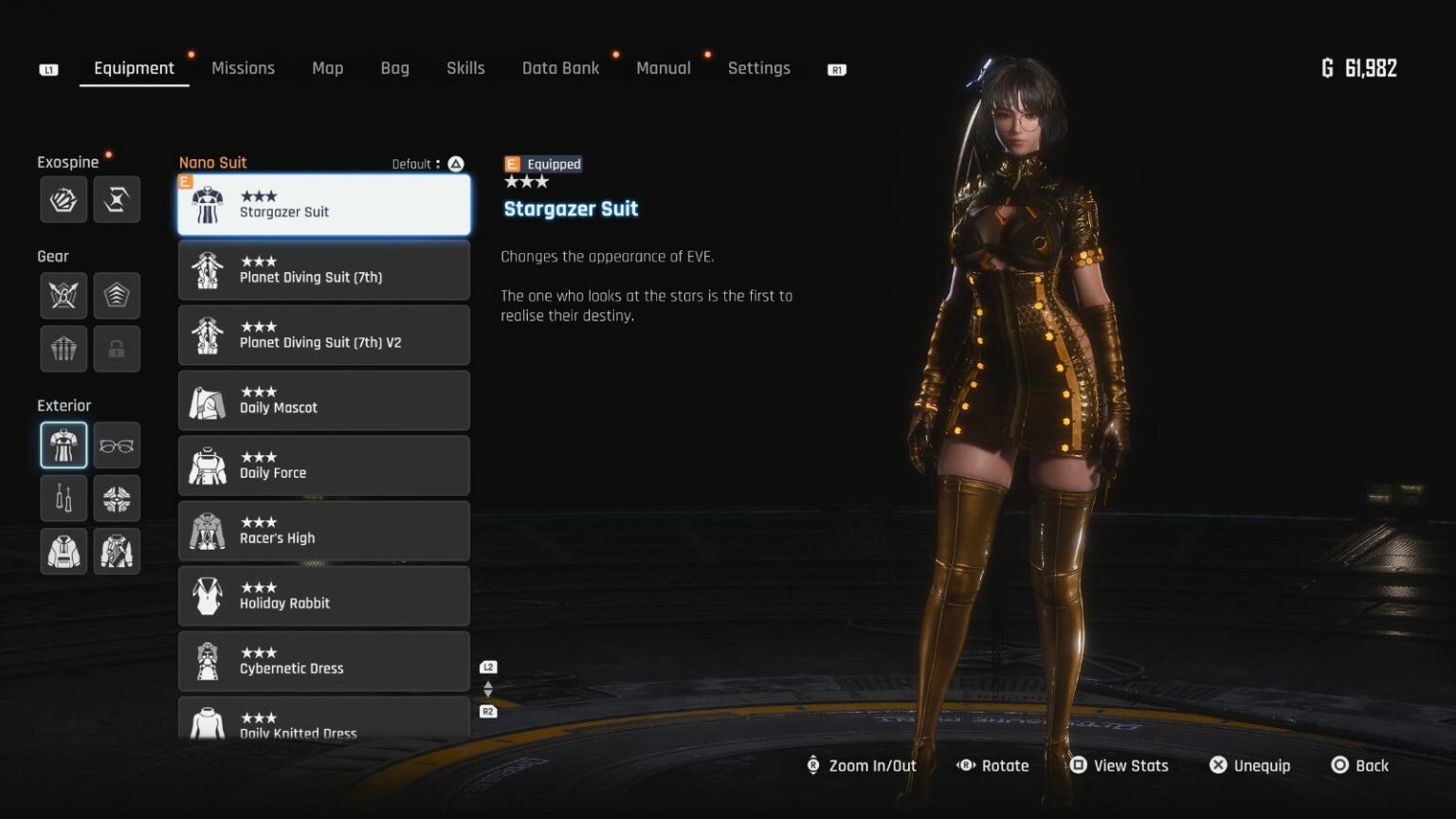The height and width of the screenshot is (819, 1456).
Task: Click the Equipment tab
Action: coord(134,68)
